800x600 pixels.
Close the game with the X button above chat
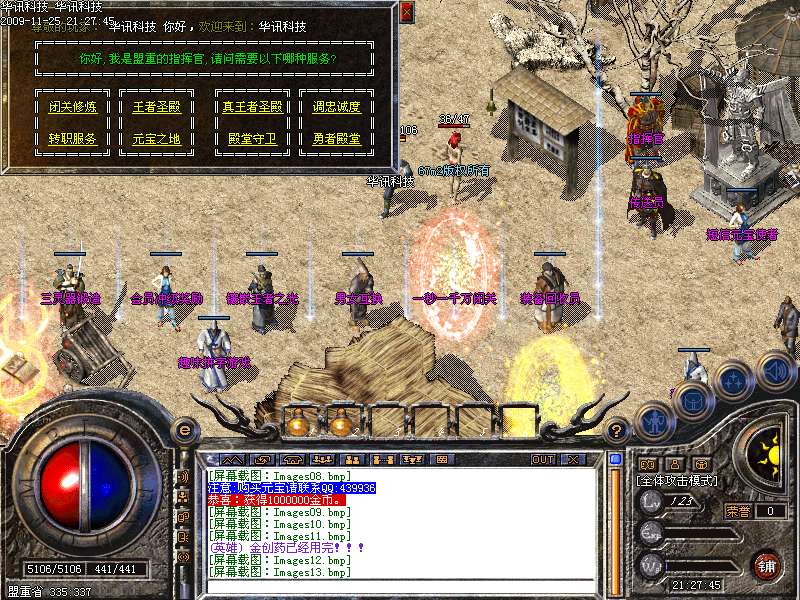(x=572, y=459)
